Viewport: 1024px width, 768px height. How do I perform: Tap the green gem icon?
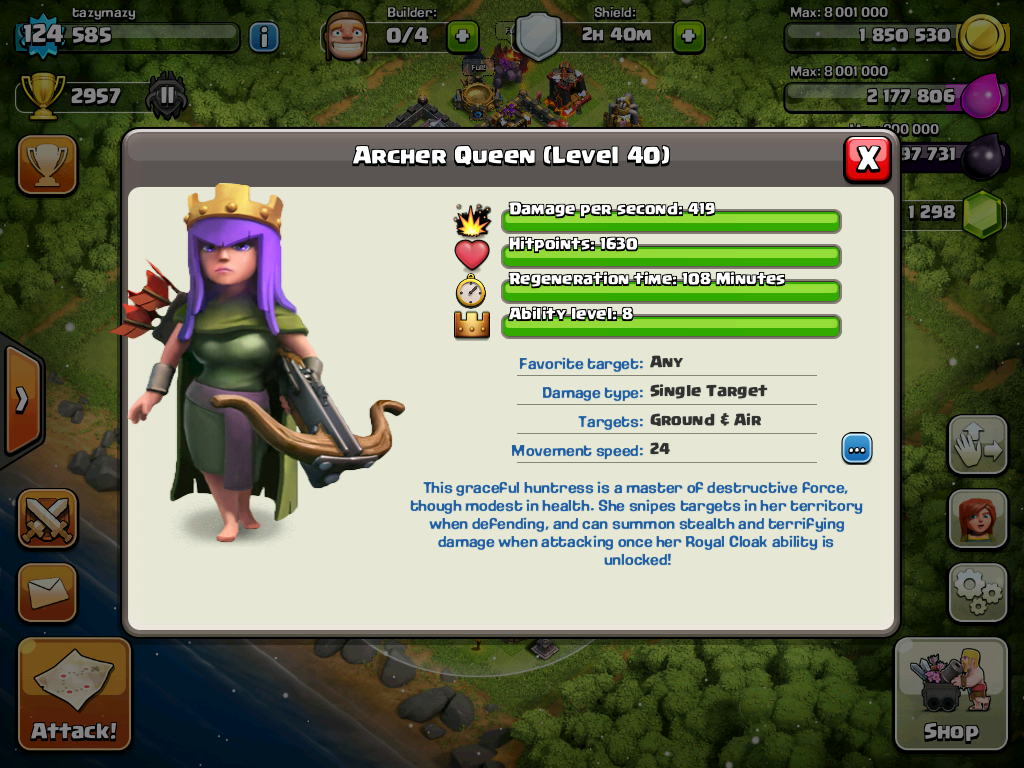point(983,212)
